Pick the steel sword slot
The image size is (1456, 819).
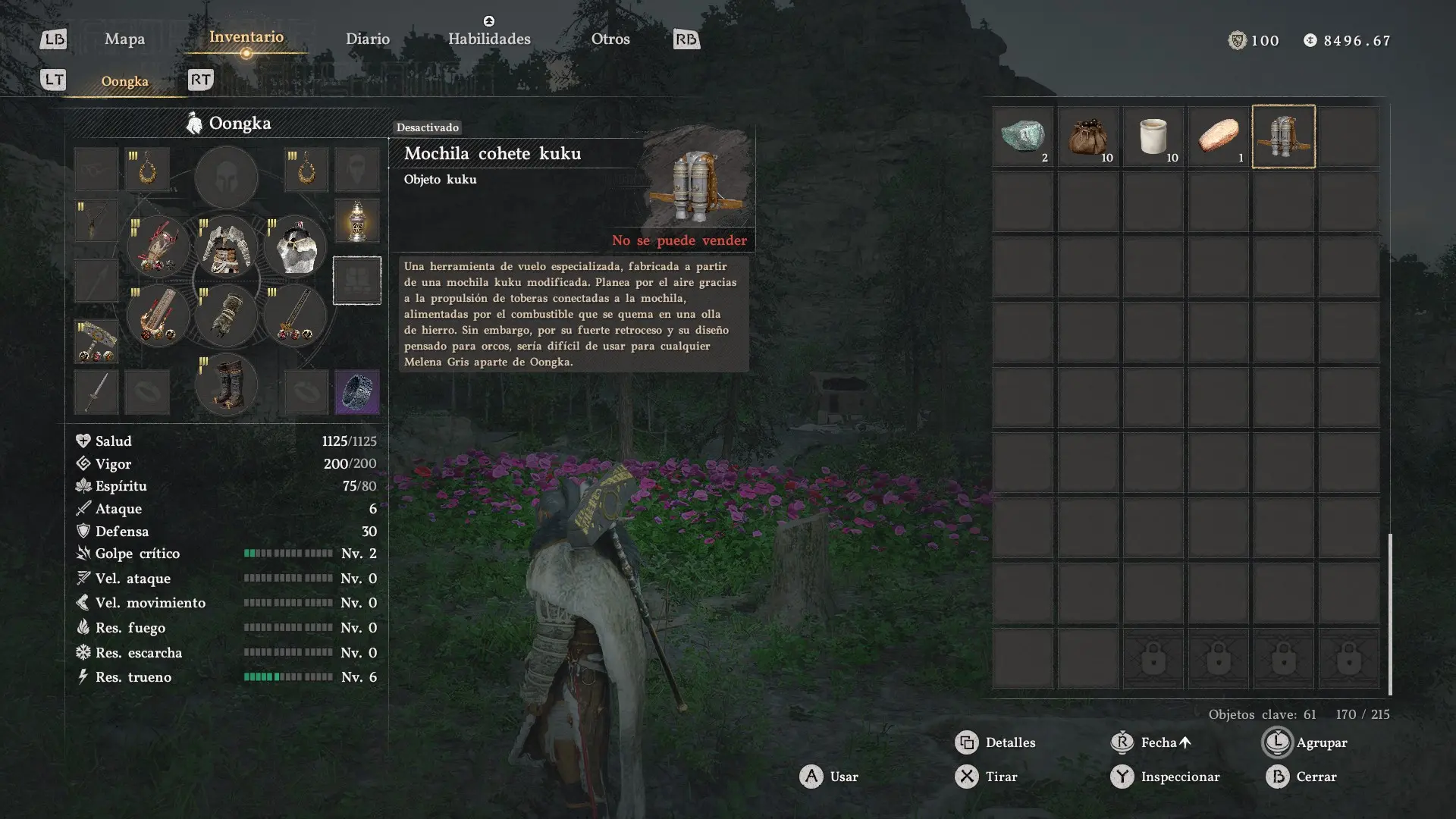tap(96, 392)
